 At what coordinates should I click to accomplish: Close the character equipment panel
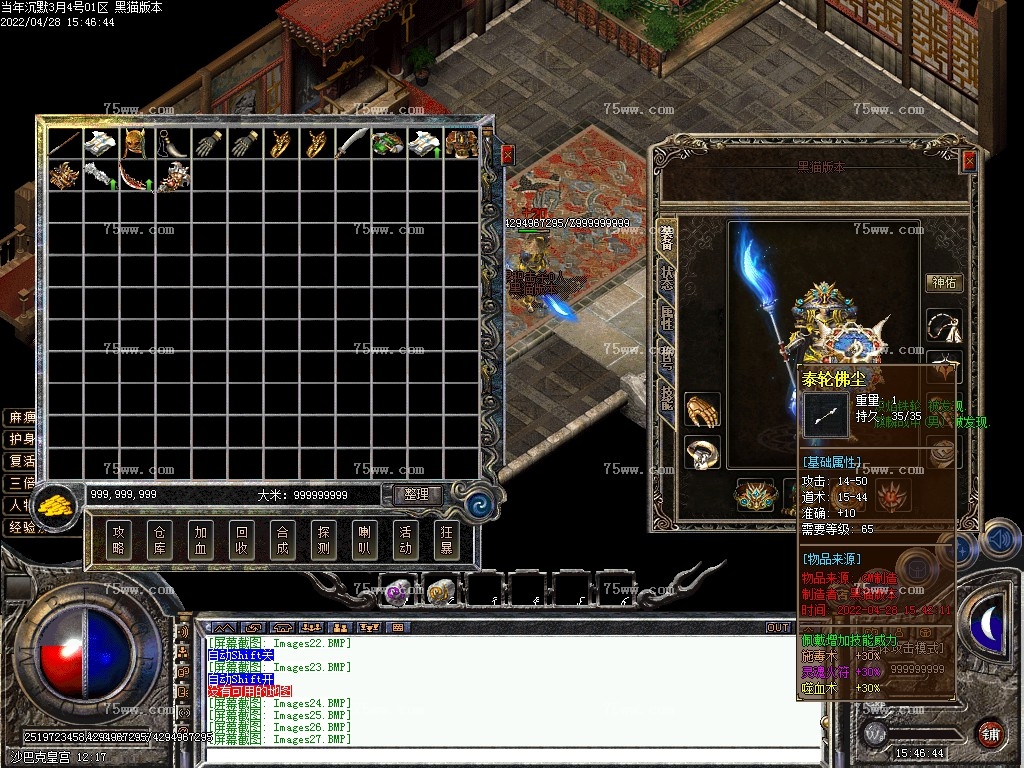click(968, 161)
